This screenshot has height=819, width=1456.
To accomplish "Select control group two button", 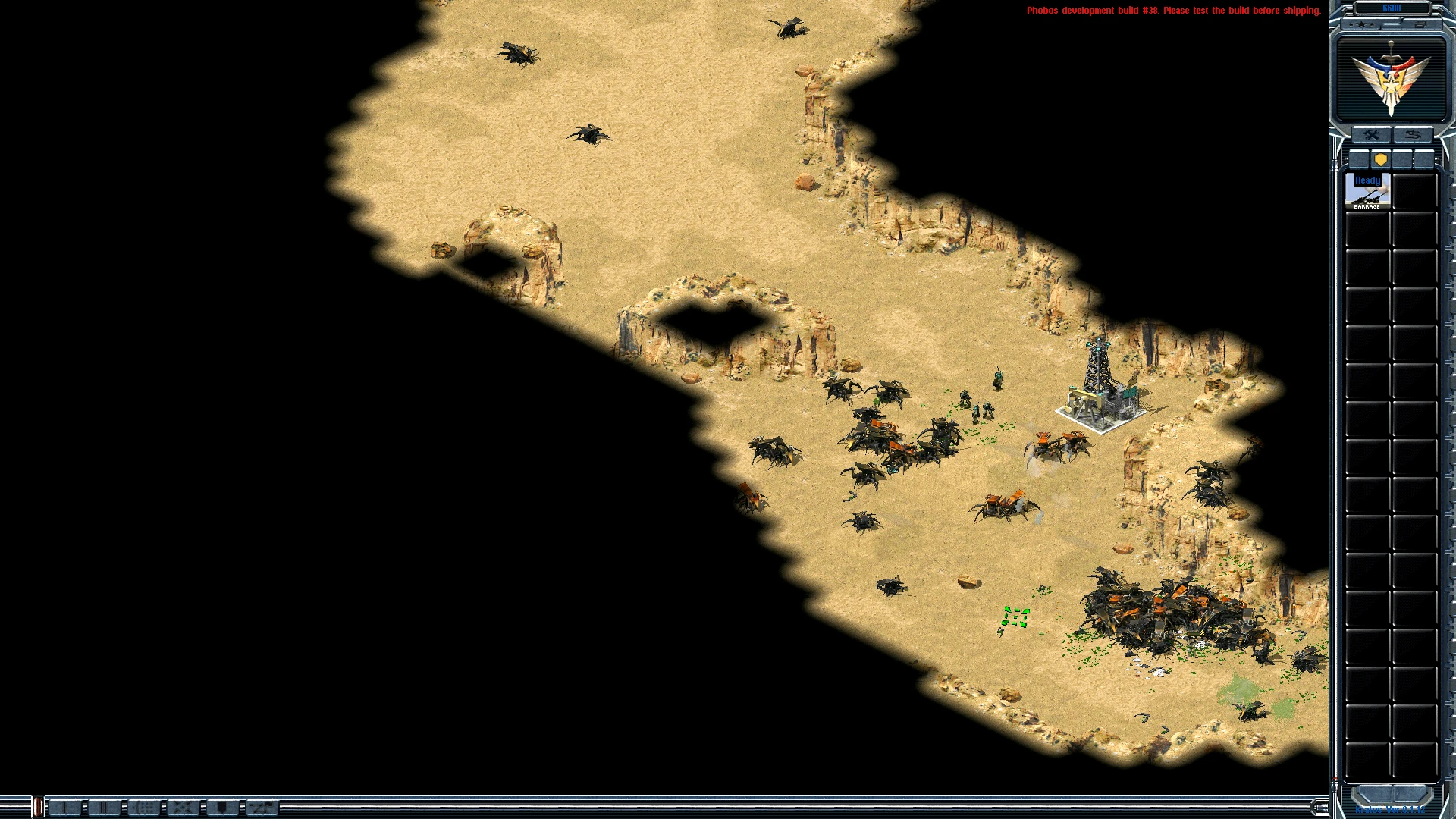I will click(x=105, y=808).
